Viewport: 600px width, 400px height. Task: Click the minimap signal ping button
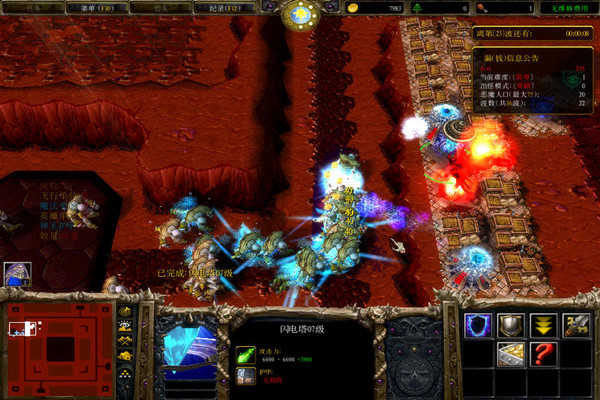125,311
